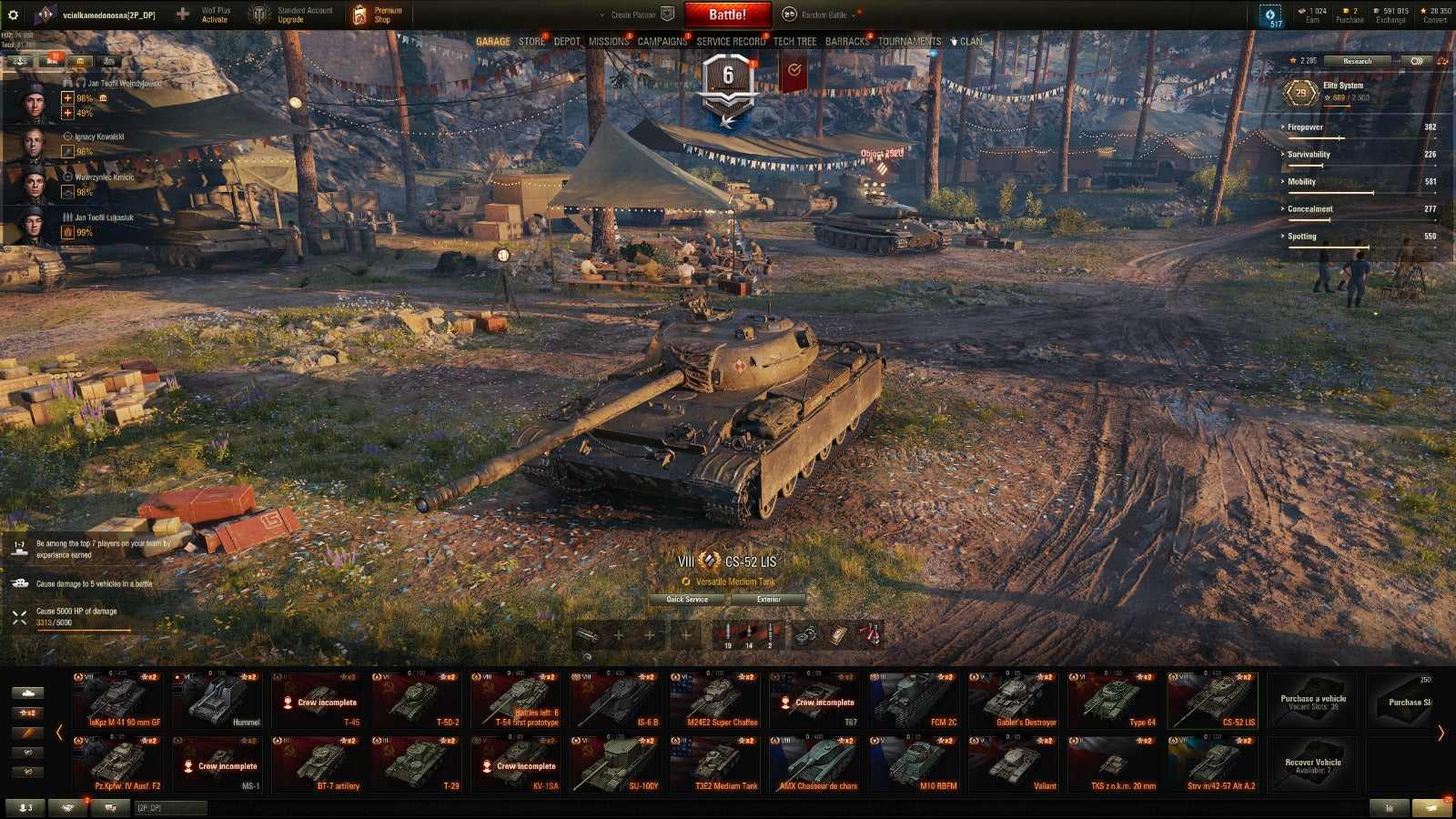Open the Barracks tab
This screenshot has width=1456, height=819.
point(846,41)
